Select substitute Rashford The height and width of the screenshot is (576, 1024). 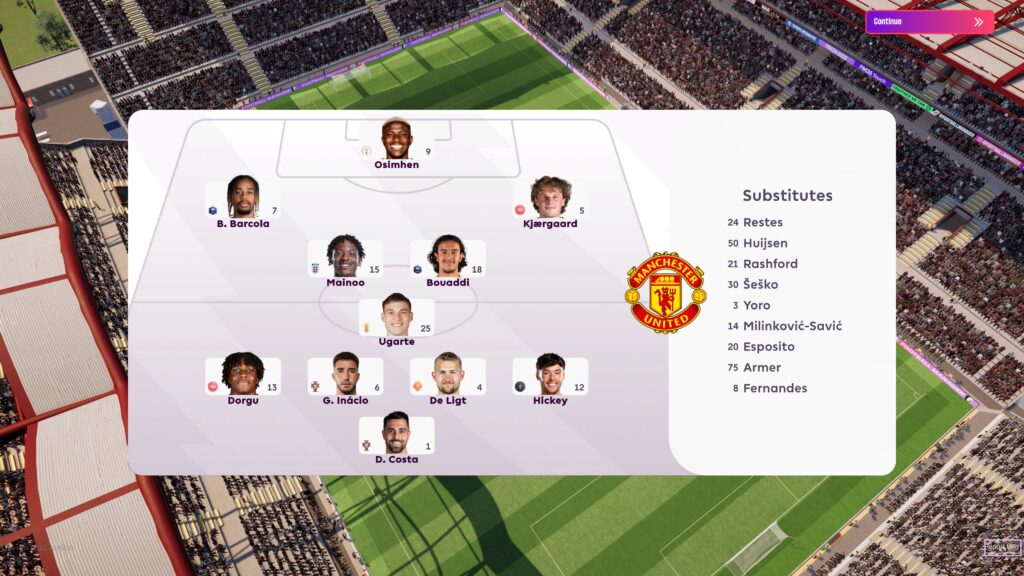click(x=770, y=264)
